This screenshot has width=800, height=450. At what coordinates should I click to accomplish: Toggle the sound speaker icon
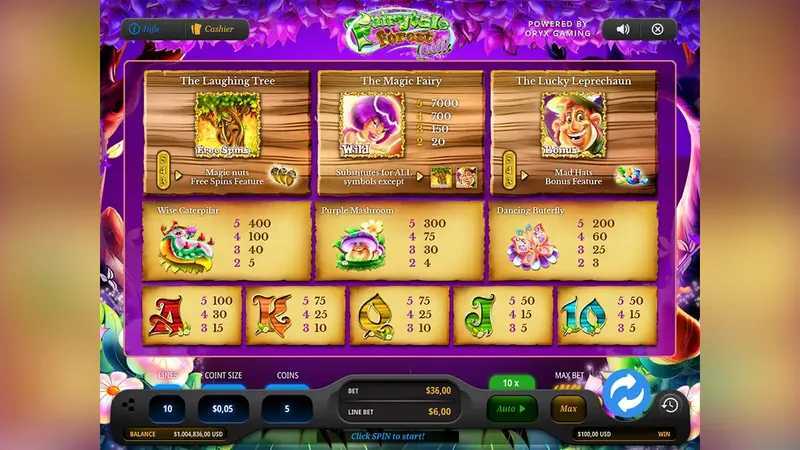[x=623, y=30]
